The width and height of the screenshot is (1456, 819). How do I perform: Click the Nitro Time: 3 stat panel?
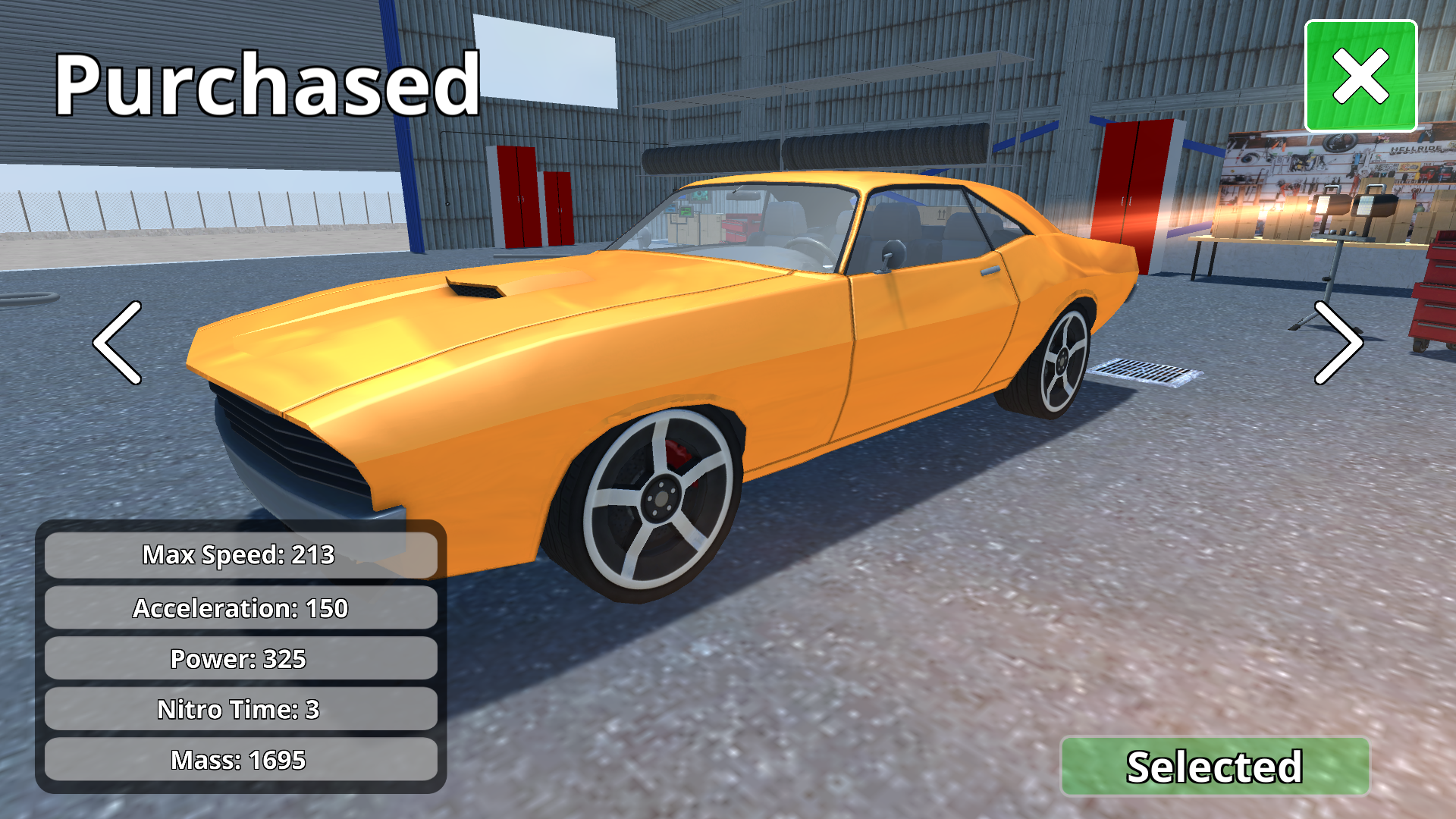click(240, 710)
